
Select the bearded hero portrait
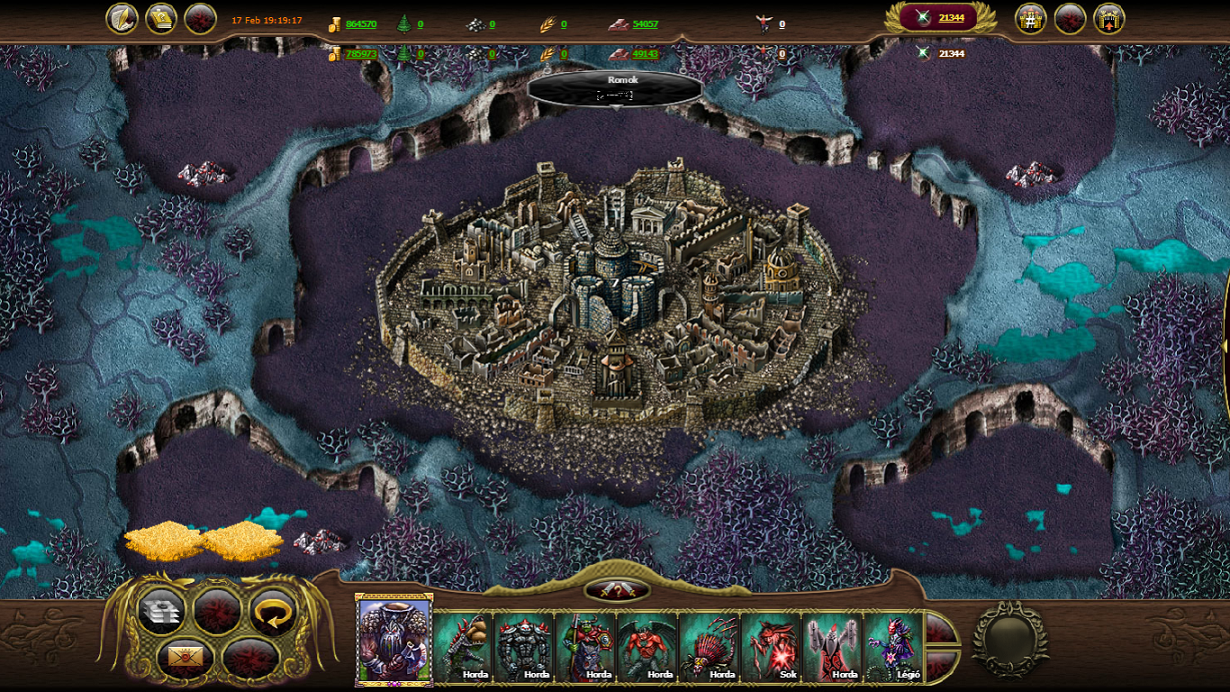point(394,640)
